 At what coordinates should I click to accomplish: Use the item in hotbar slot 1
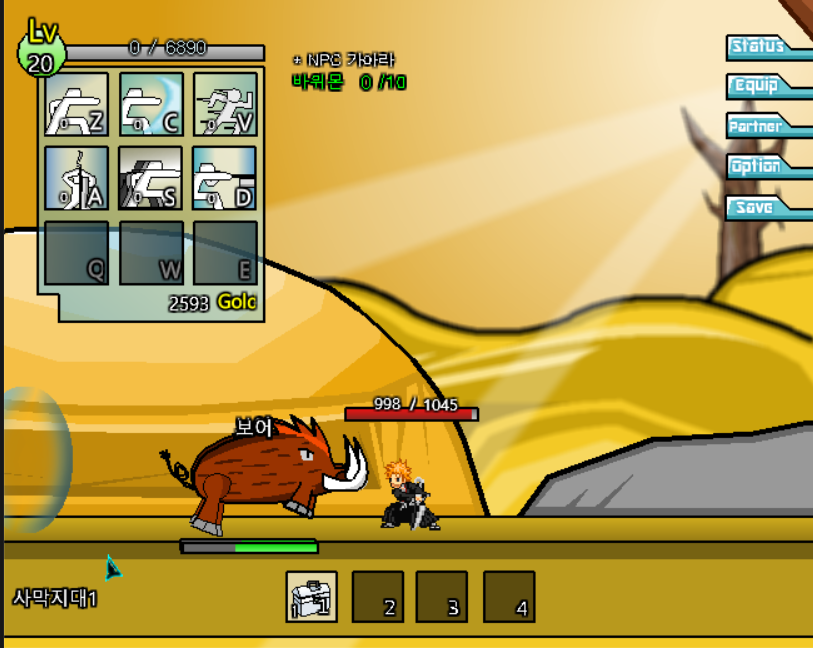point(311,597)
